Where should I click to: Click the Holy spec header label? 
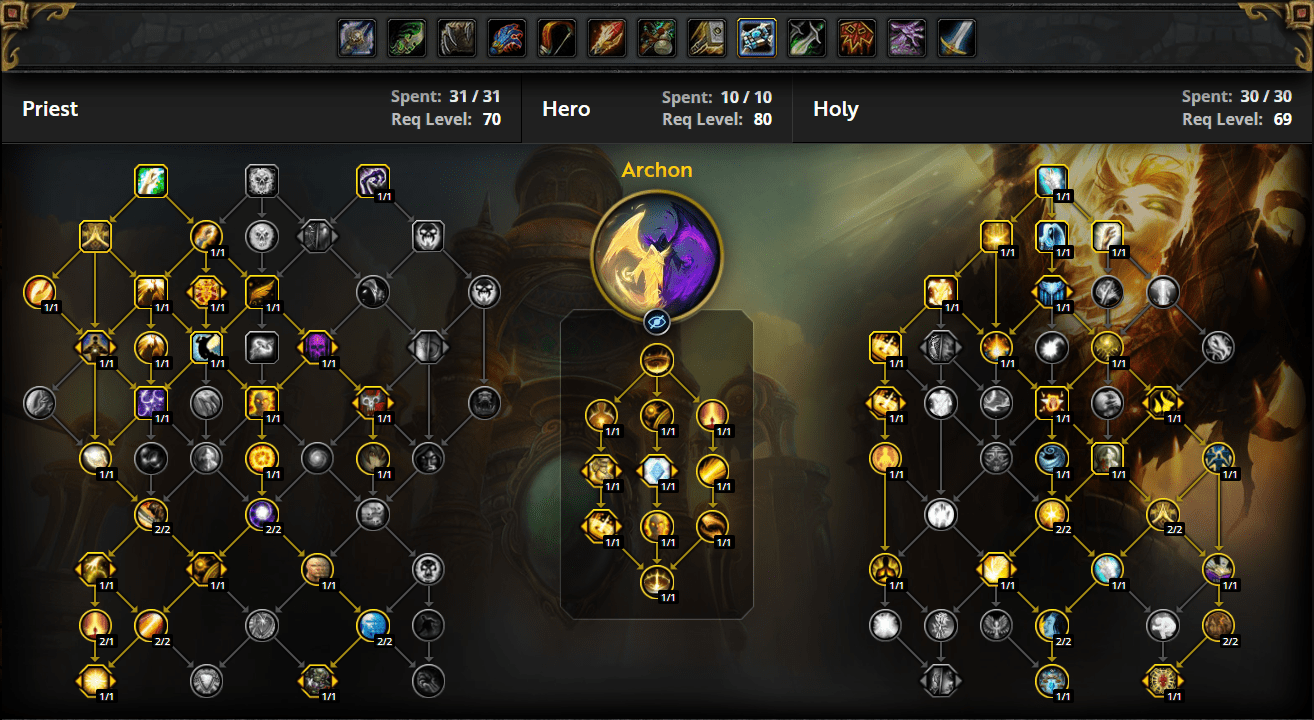[836, 108]
